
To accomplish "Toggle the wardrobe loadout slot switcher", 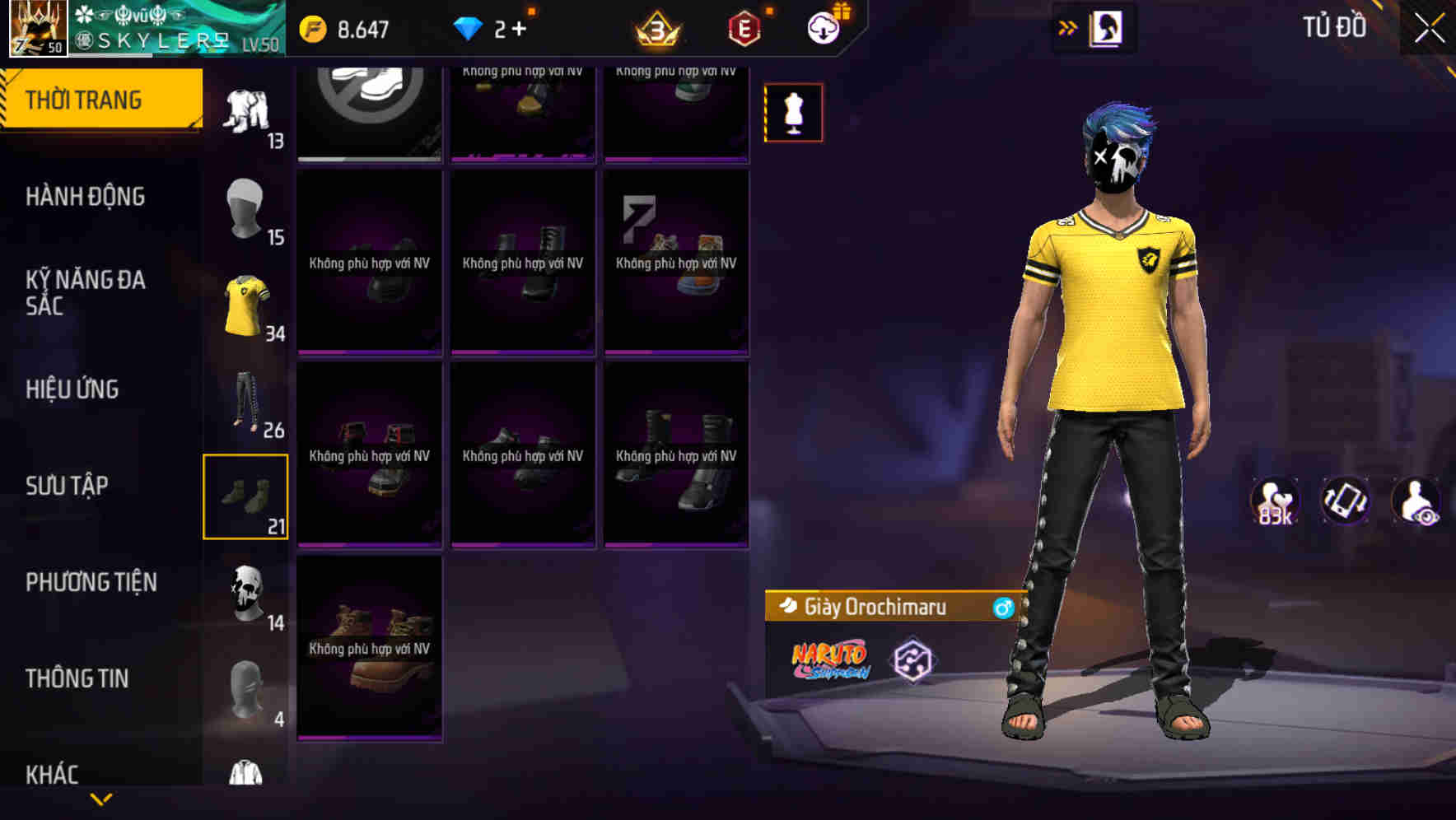I will click(x=1108, y=27).
